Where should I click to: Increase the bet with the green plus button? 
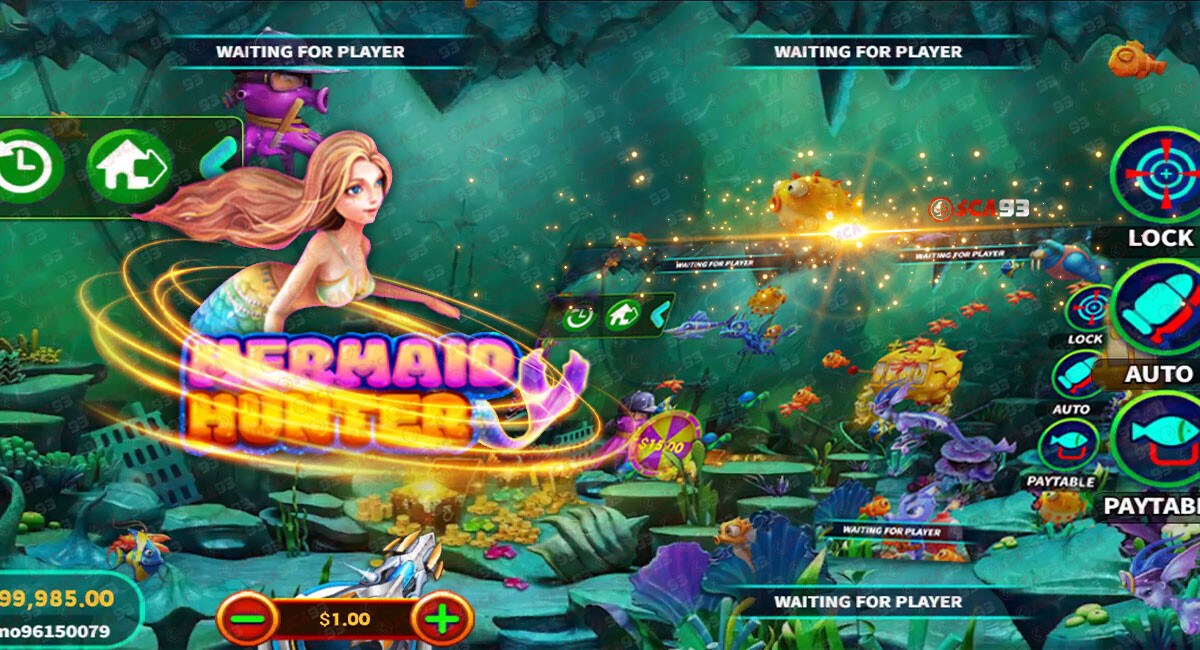pyautogui.click(x=441, y=619)
